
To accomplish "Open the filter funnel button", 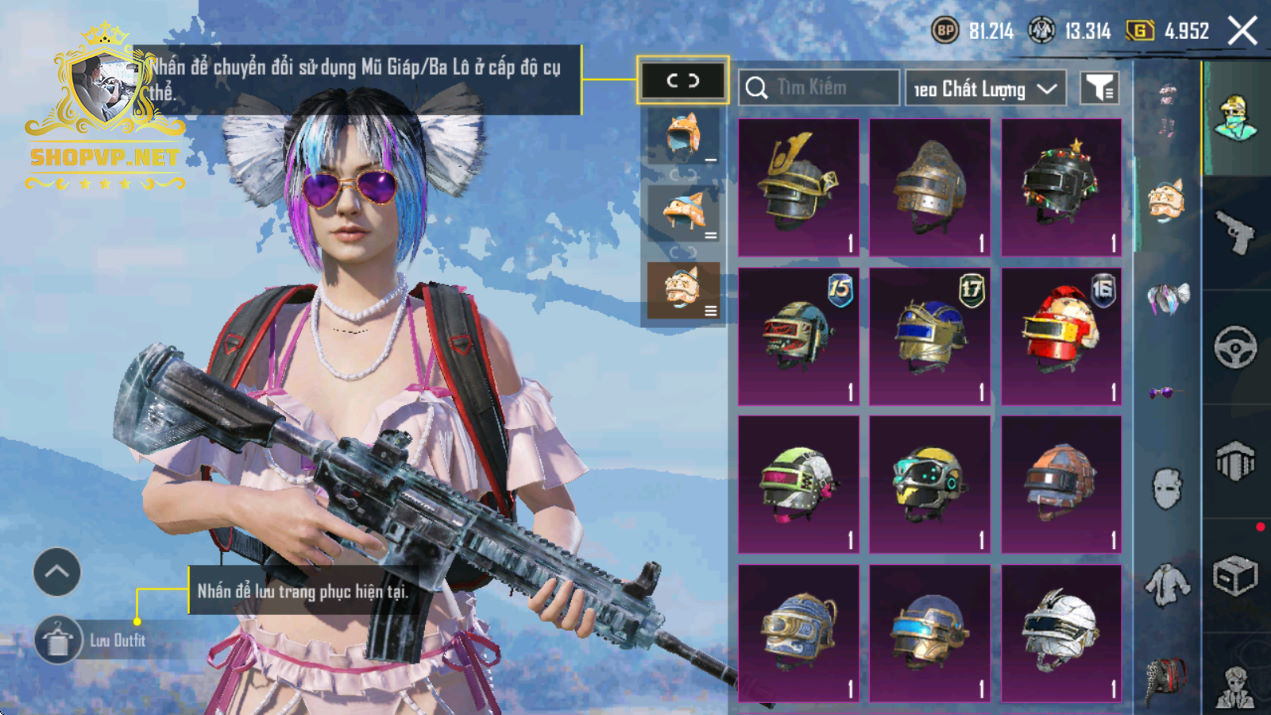I will pos(1099,89).
